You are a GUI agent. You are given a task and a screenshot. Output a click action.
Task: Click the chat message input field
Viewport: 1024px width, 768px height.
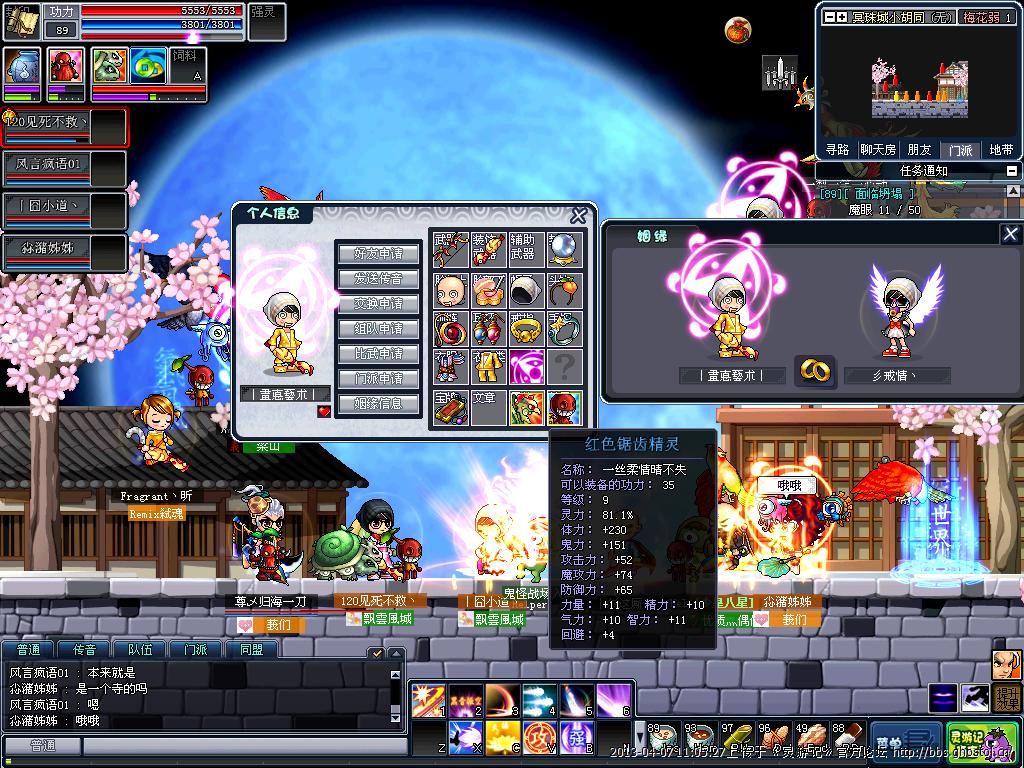(243, 746)
